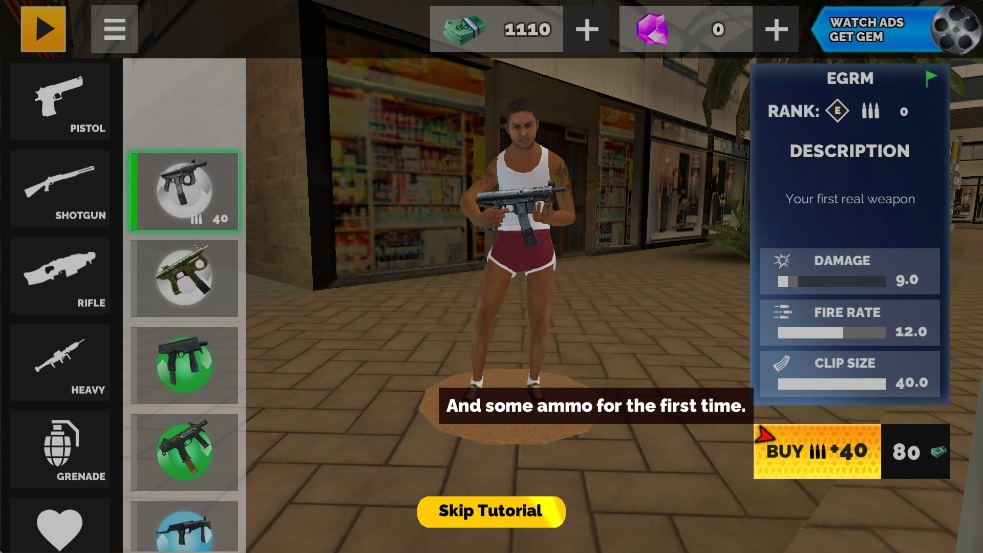Screen dimensions: 983x553
Task: Show the Heavy weapons category
Action: click(60, 363)
